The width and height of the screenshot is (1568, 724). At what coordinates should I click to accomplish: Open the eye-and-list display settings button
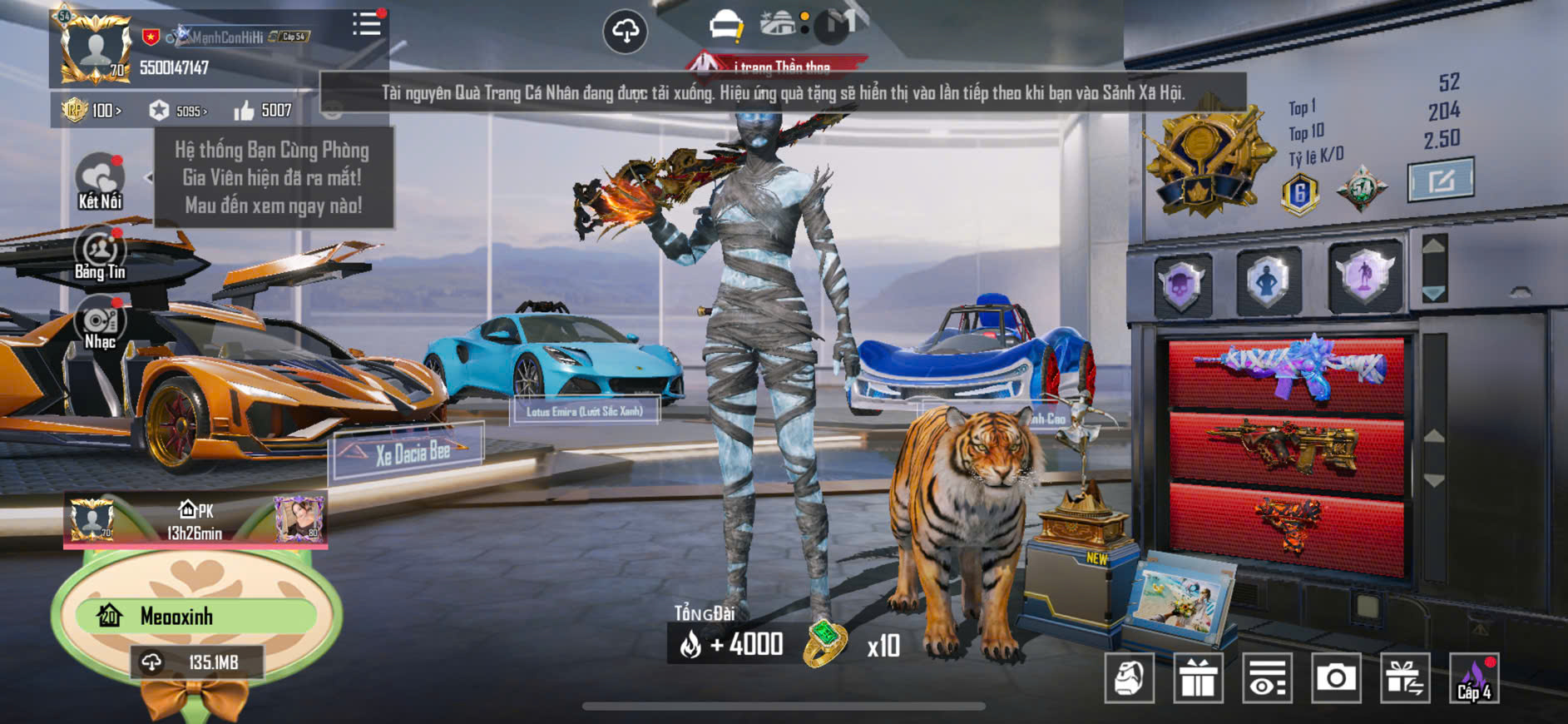(x=1267, y=679)
